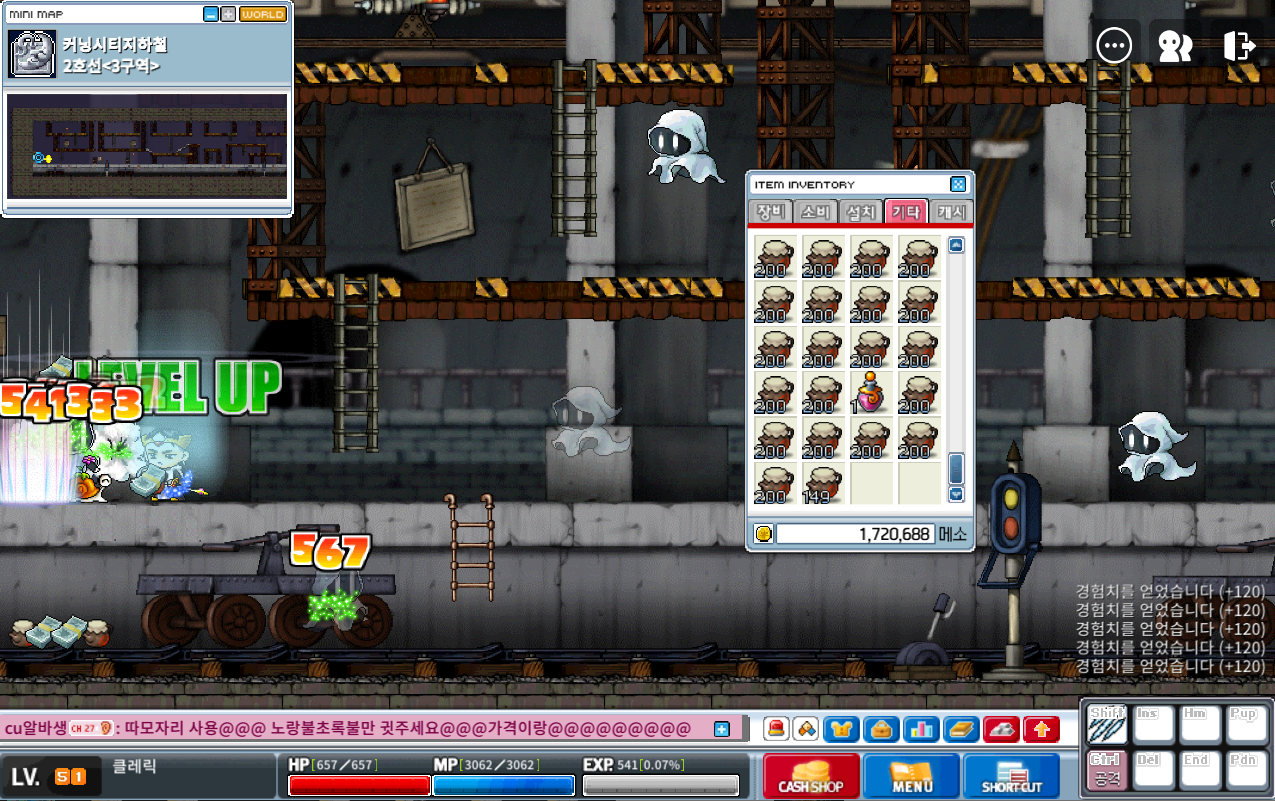The width and height of the screenshot is (1275, 801).
Task: Select the 설치 inventory tab
Action: click(x=860, y=212)
